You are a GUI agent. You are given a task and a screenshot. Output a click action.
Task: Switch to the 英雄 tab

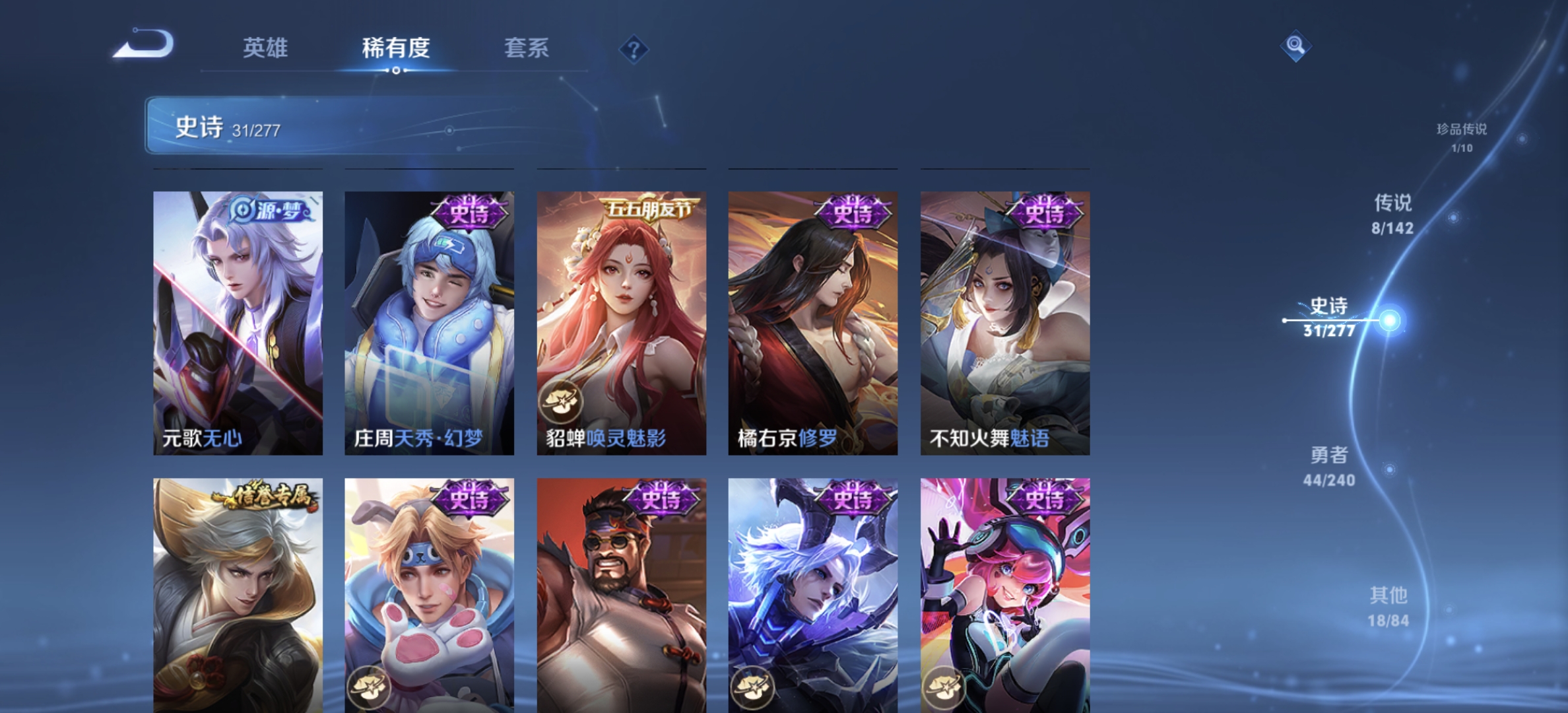click(267, 48)
